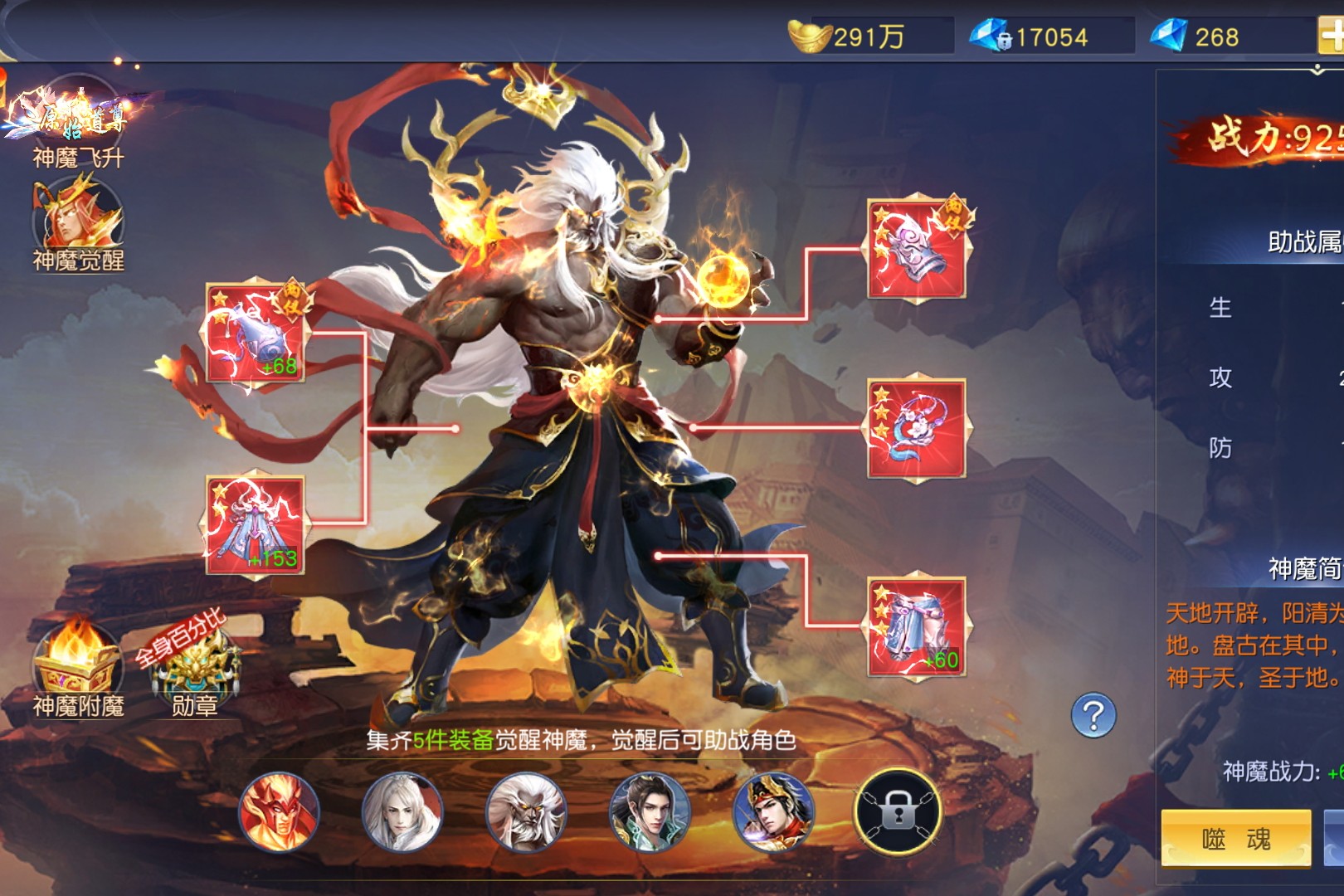Add more blue diamonds with plus button

tap(1332, 37)
